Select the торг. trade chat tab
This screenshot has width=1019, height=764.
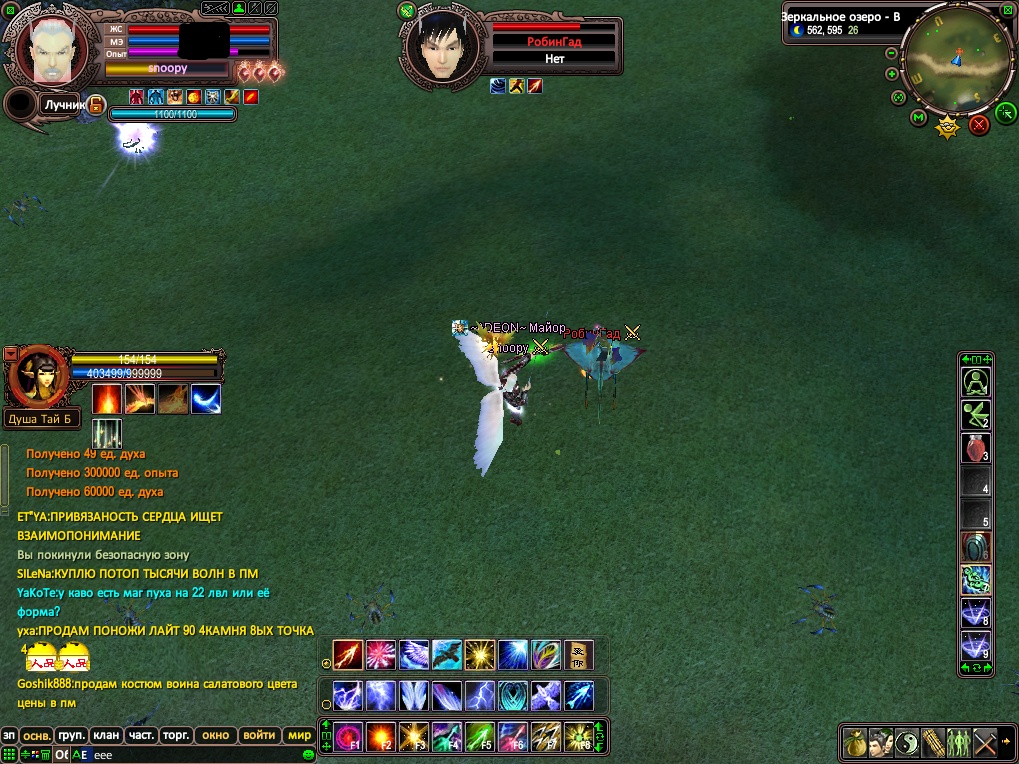[176, 735]
